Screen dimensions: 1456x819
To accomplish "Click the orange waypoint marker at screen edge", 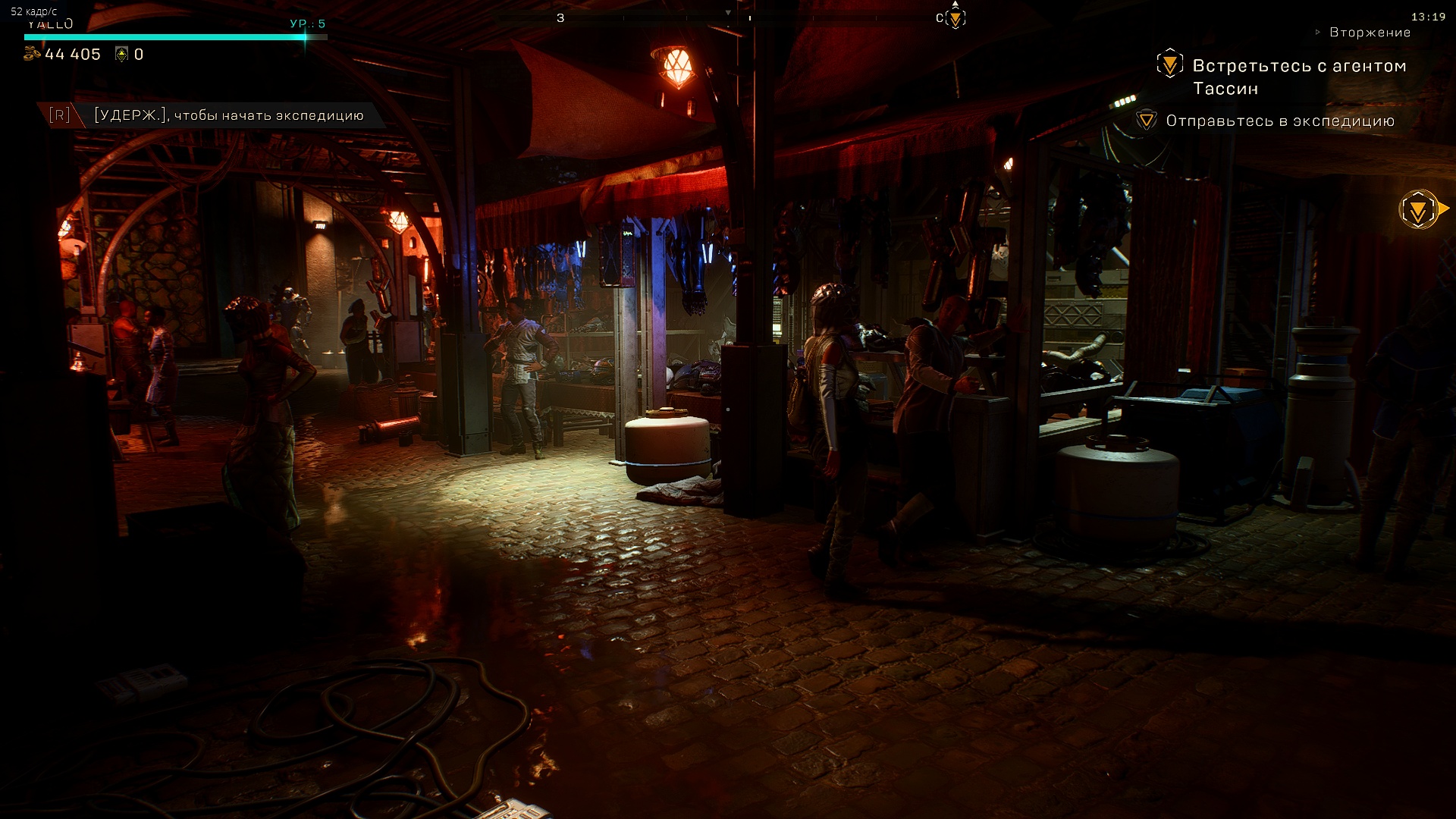I will pyautogui.click(x=1419, y=209).
